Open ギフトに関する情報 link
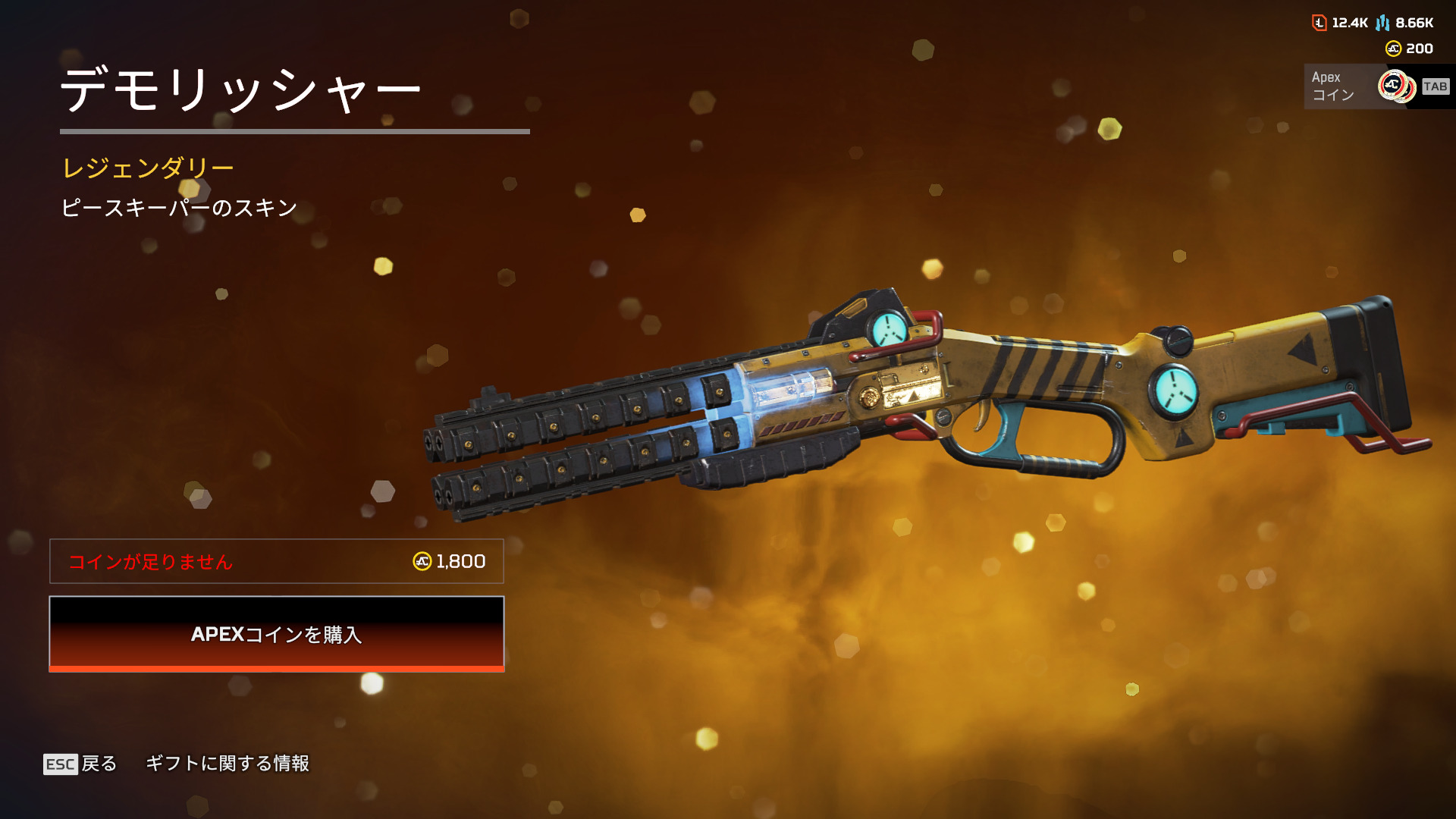1456x819 pixels. 227,764
